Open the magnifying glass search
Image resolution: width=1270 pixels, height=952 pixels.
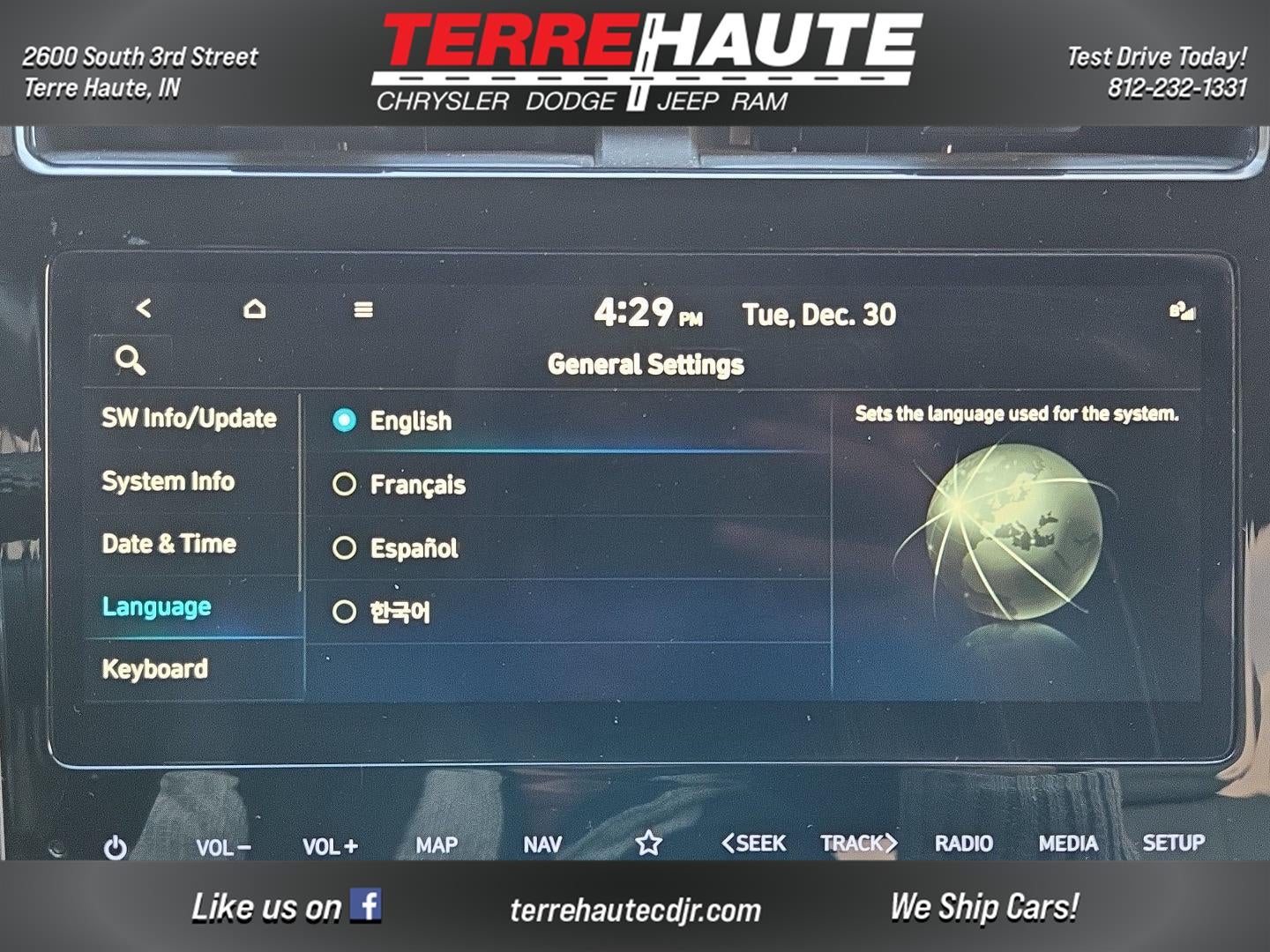pyautogui.click(x=131, y=361)
